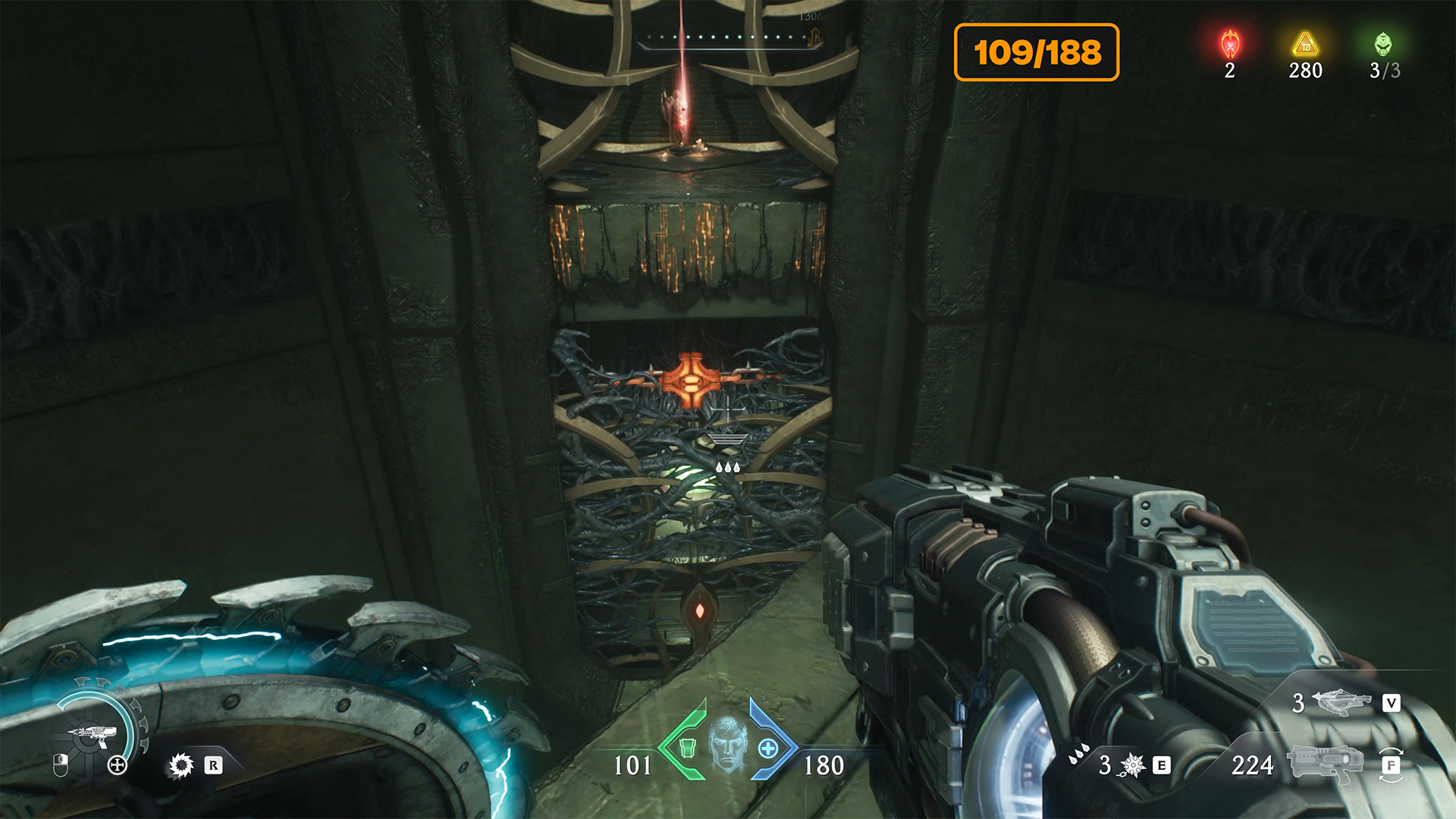The height and width of the screenshot is (819, 1456).
Task: Select the shield saw ability icon
Action: (x=181, y=765)
